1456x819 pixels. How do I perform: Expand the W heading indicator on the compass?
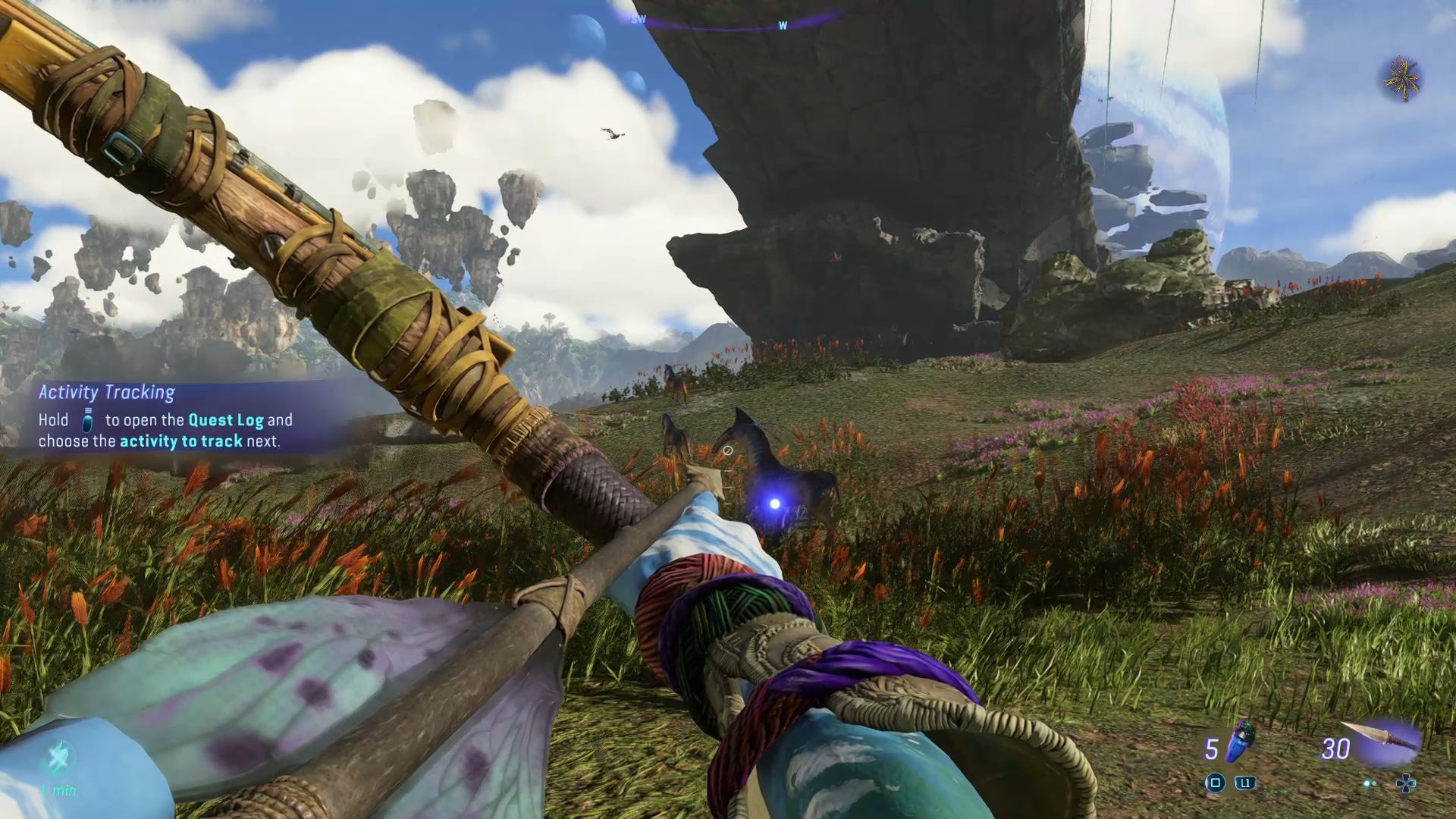pos(784,25)
